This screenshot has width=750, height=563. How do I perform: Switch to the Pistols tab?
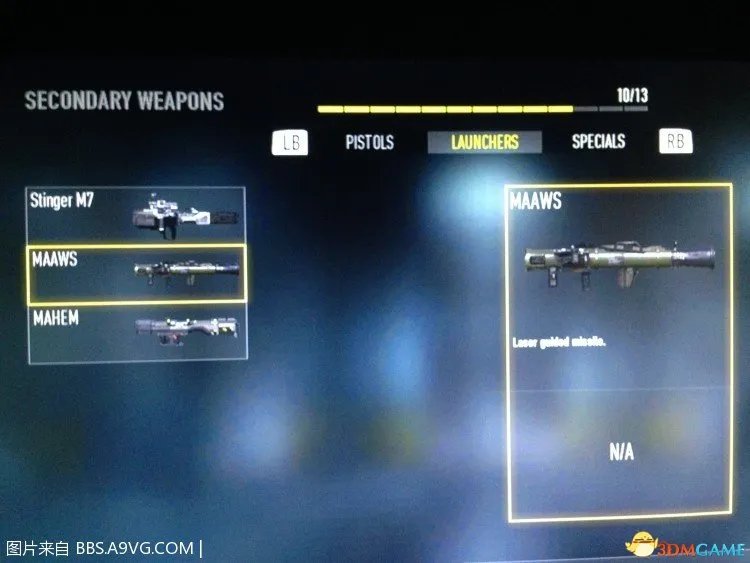(x=369, y=142)
